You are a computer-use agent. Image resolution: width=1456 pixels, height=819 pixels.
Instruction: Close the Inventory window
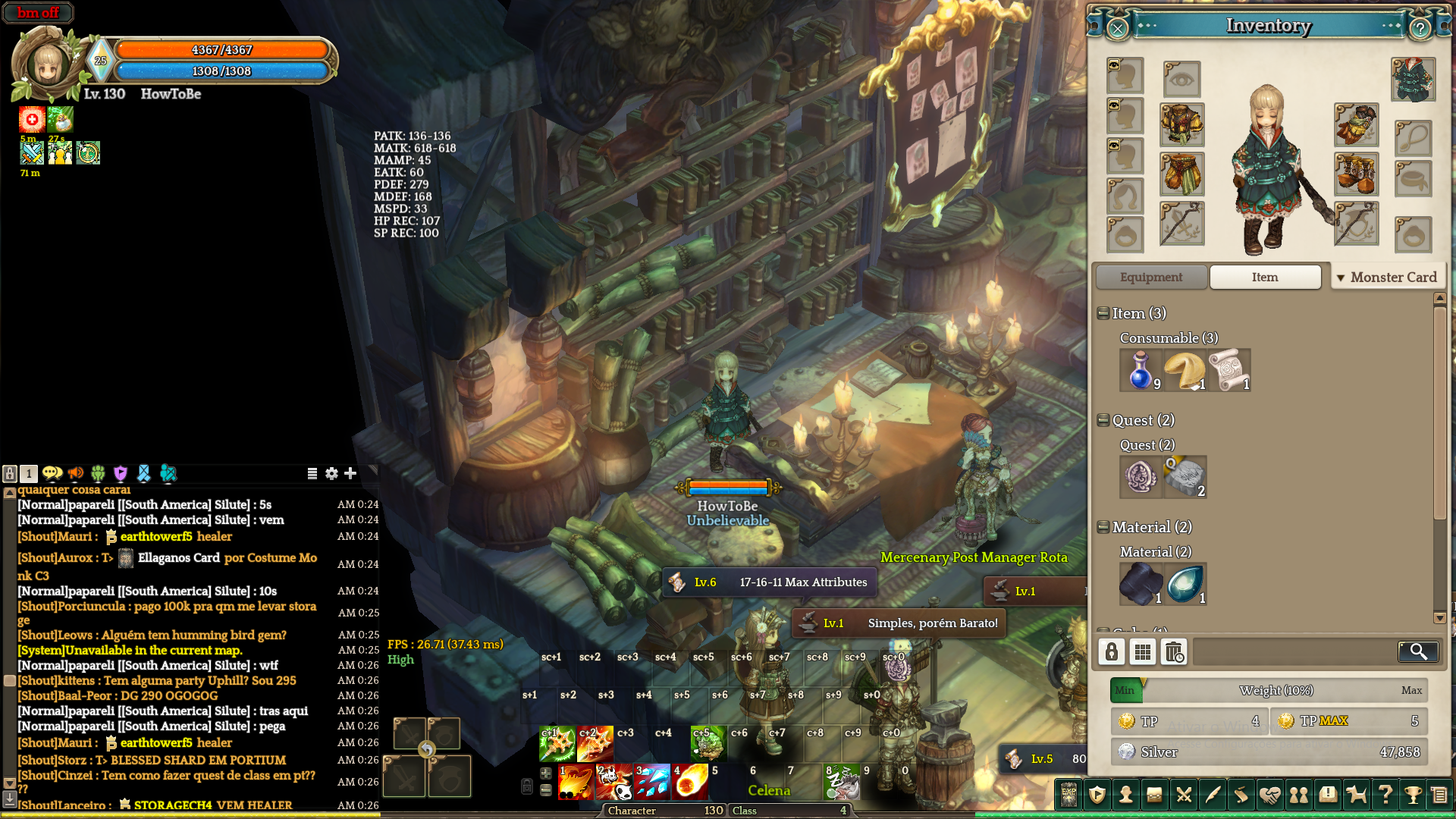[1118, 29]
